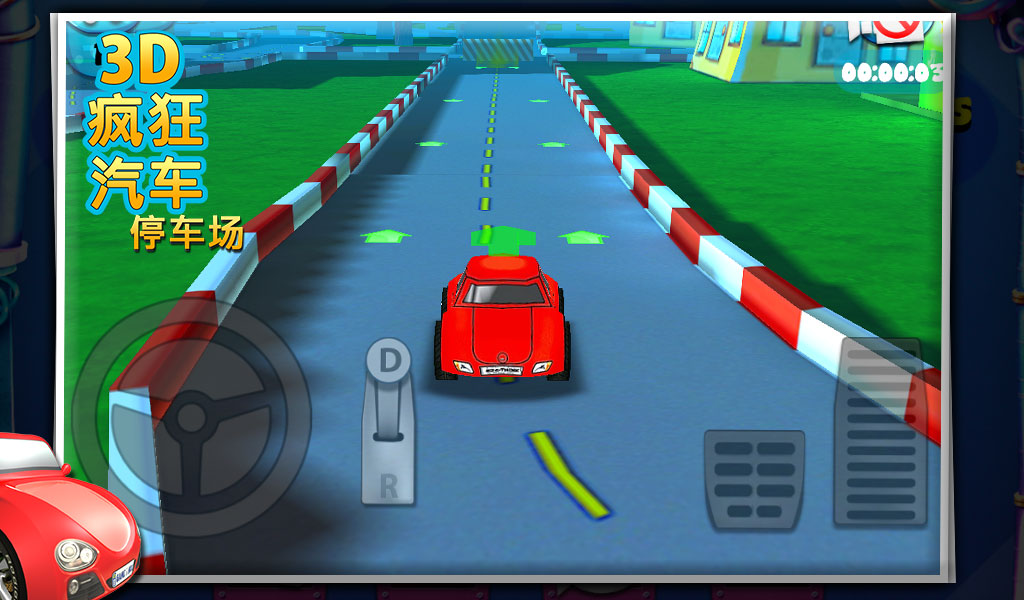Click the D/R gear shift lever

click(388, 420)
